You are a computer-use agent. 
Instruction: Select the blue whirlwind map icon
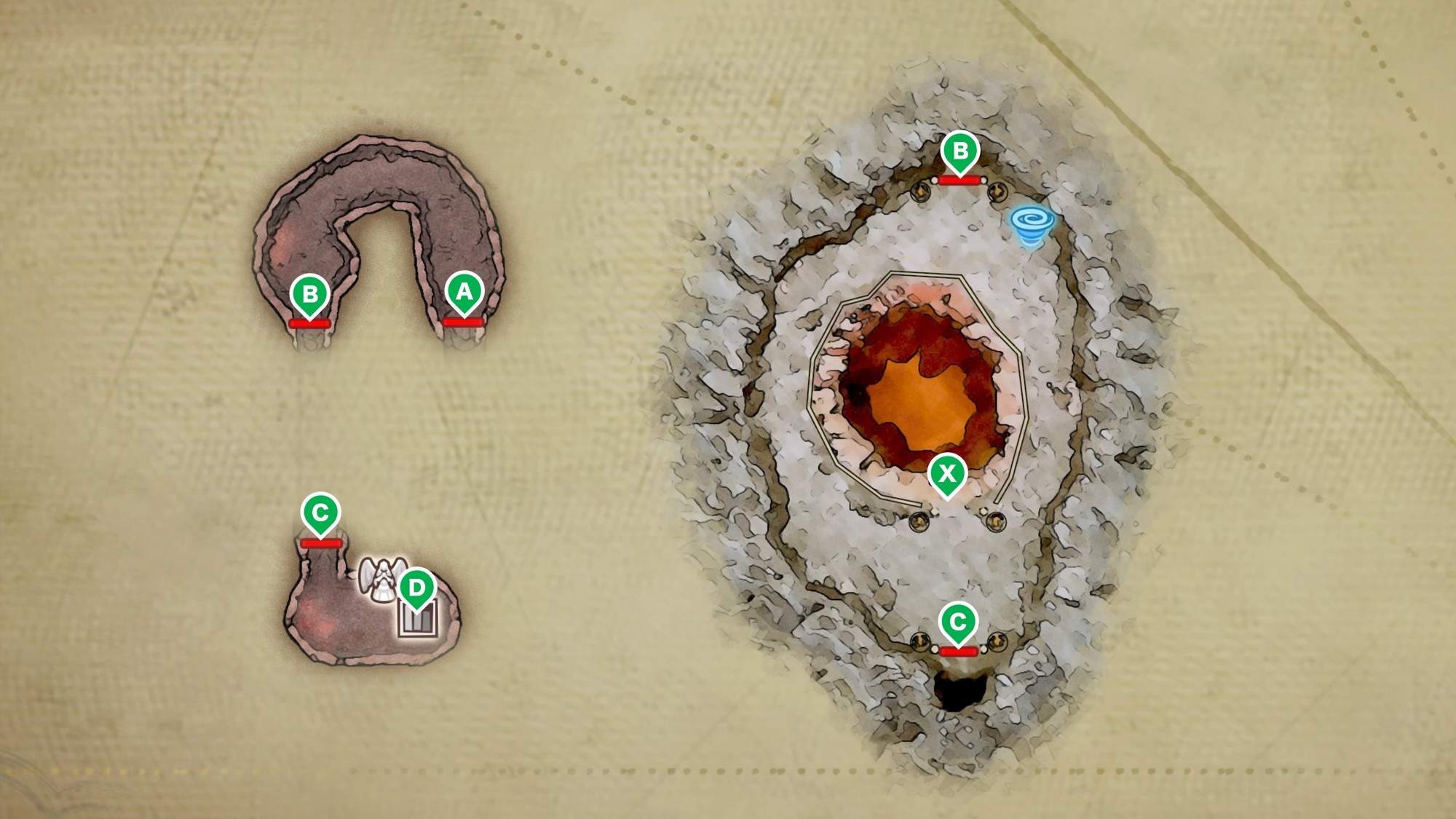pyautogui.click(x=1029, y=226)
